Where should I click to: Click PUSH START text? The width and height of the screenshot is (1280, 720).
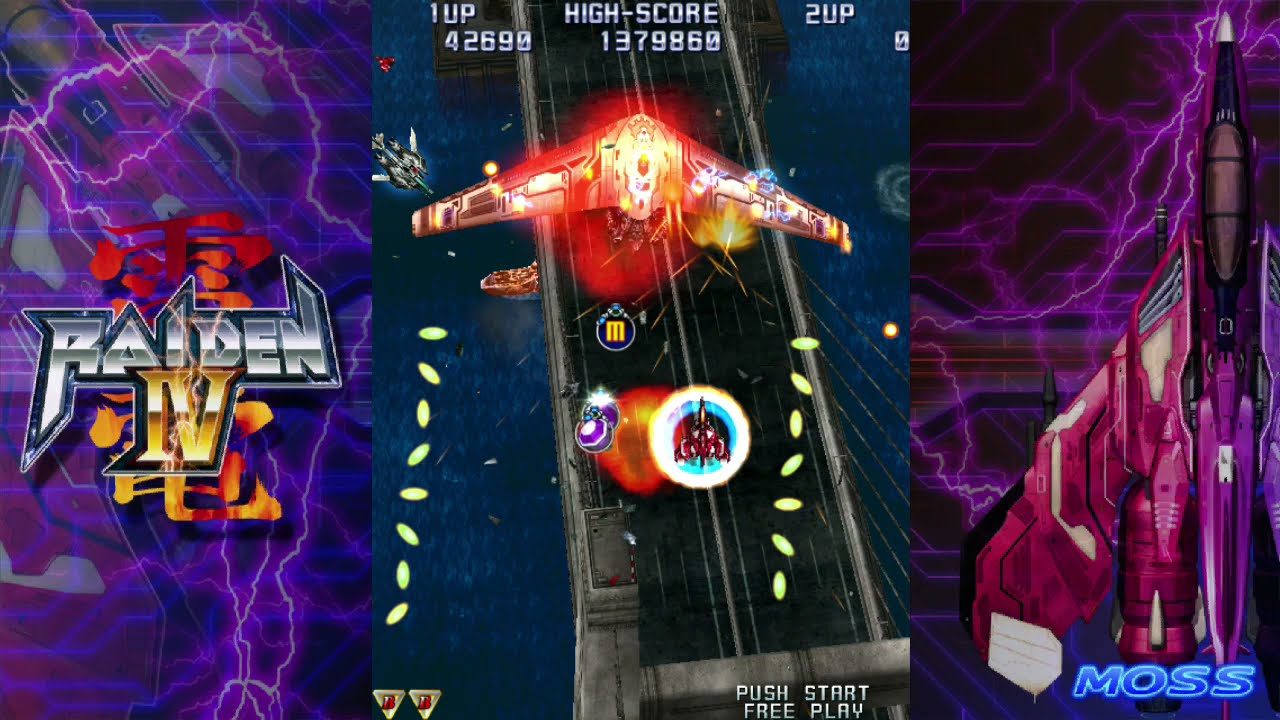point(802,691)
